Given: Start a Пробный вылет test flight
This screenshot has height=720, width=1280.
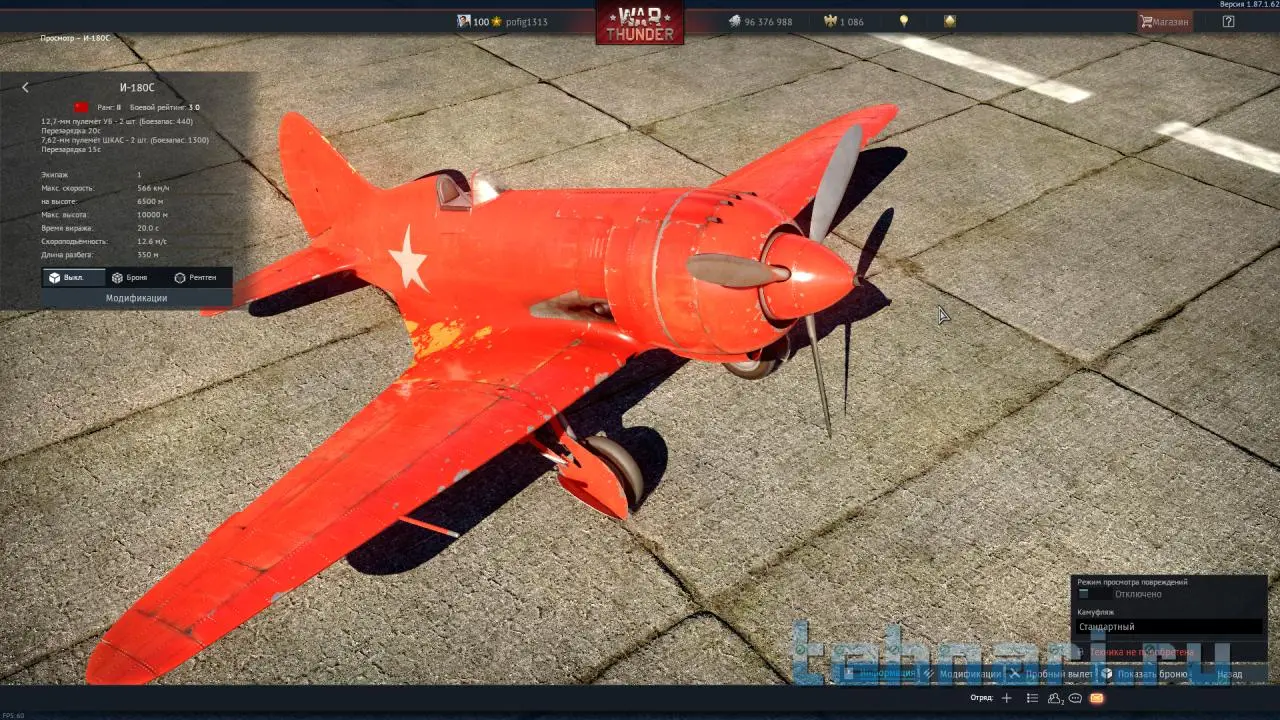Looking at the screenshot, I should click(x=1052, y=674).
